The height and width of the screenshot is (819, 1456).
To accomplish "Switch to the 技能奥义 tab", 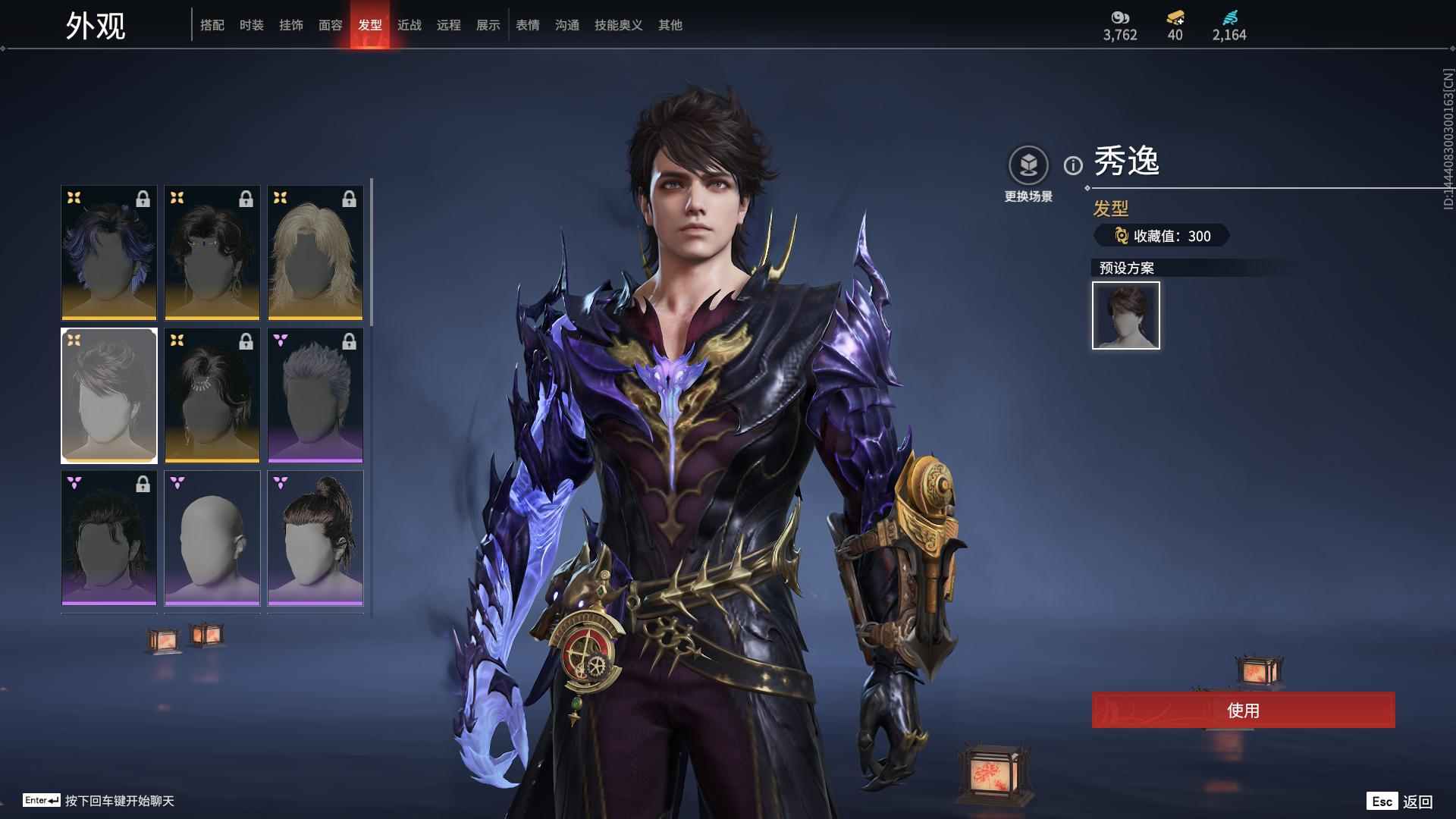I will [x=618, y=25].
